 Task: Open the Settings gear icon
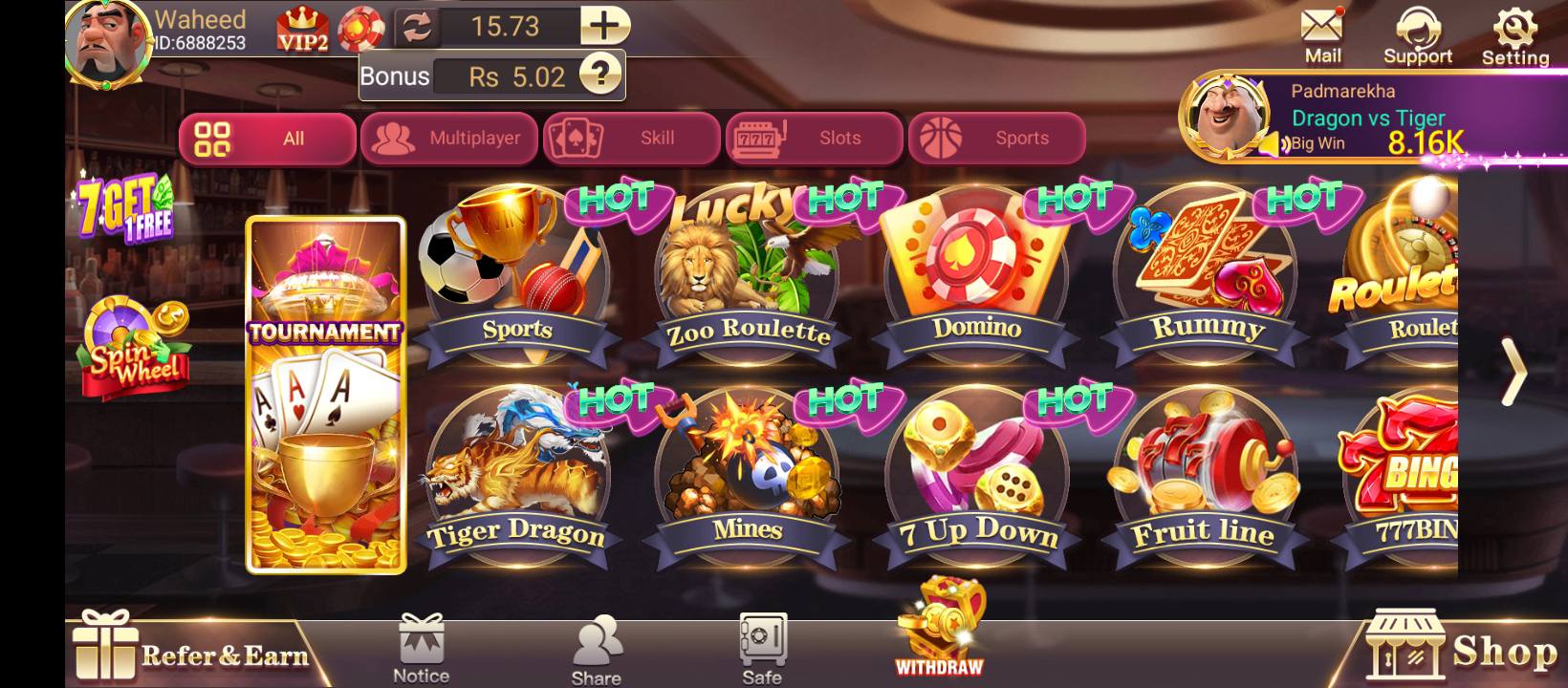click(x=1514, y=29)
